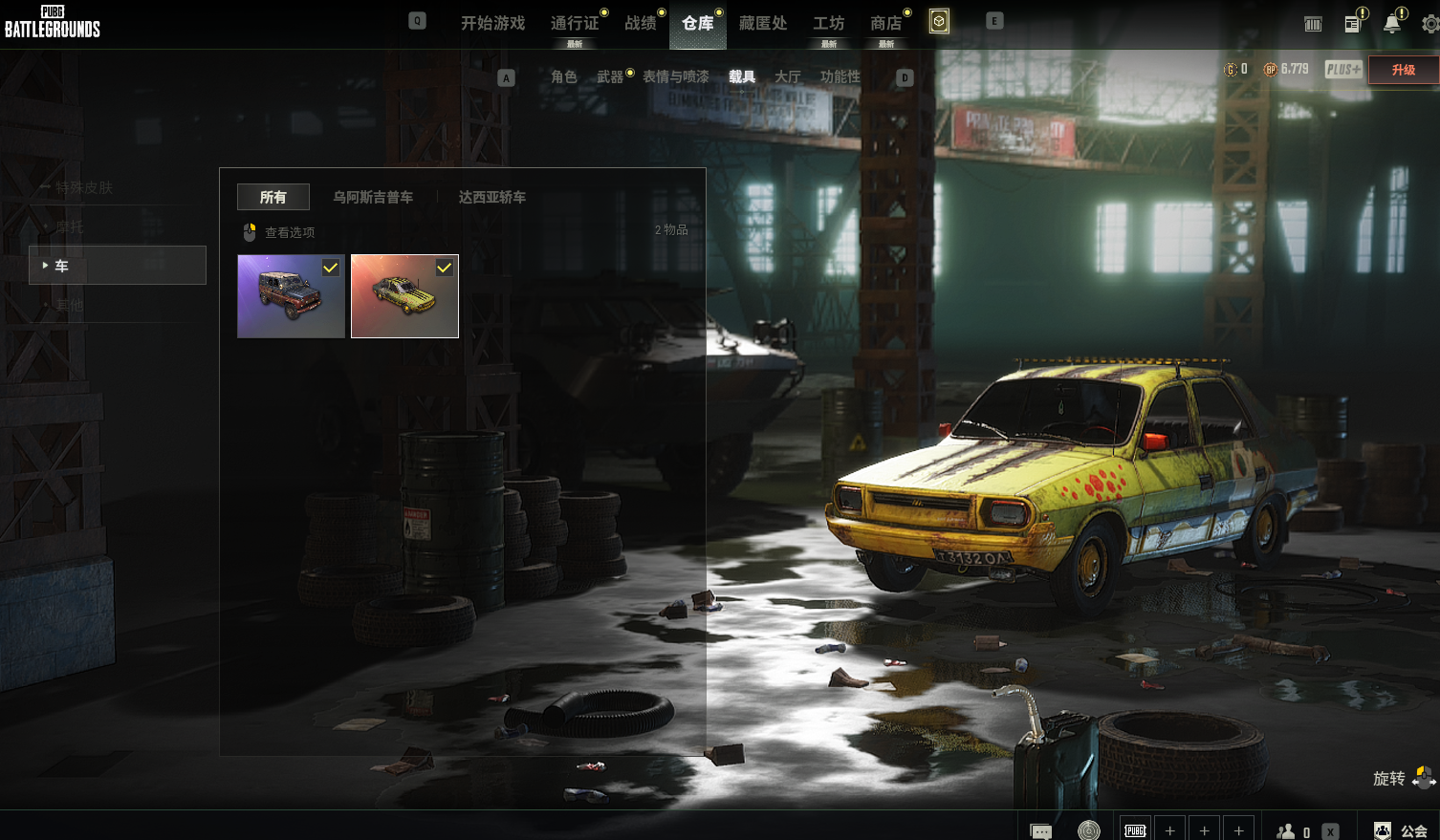The width and height of the screenshot is (1440, 840).
Task: Select the UAZ jeep skin thumbnail
Action: 291,296
